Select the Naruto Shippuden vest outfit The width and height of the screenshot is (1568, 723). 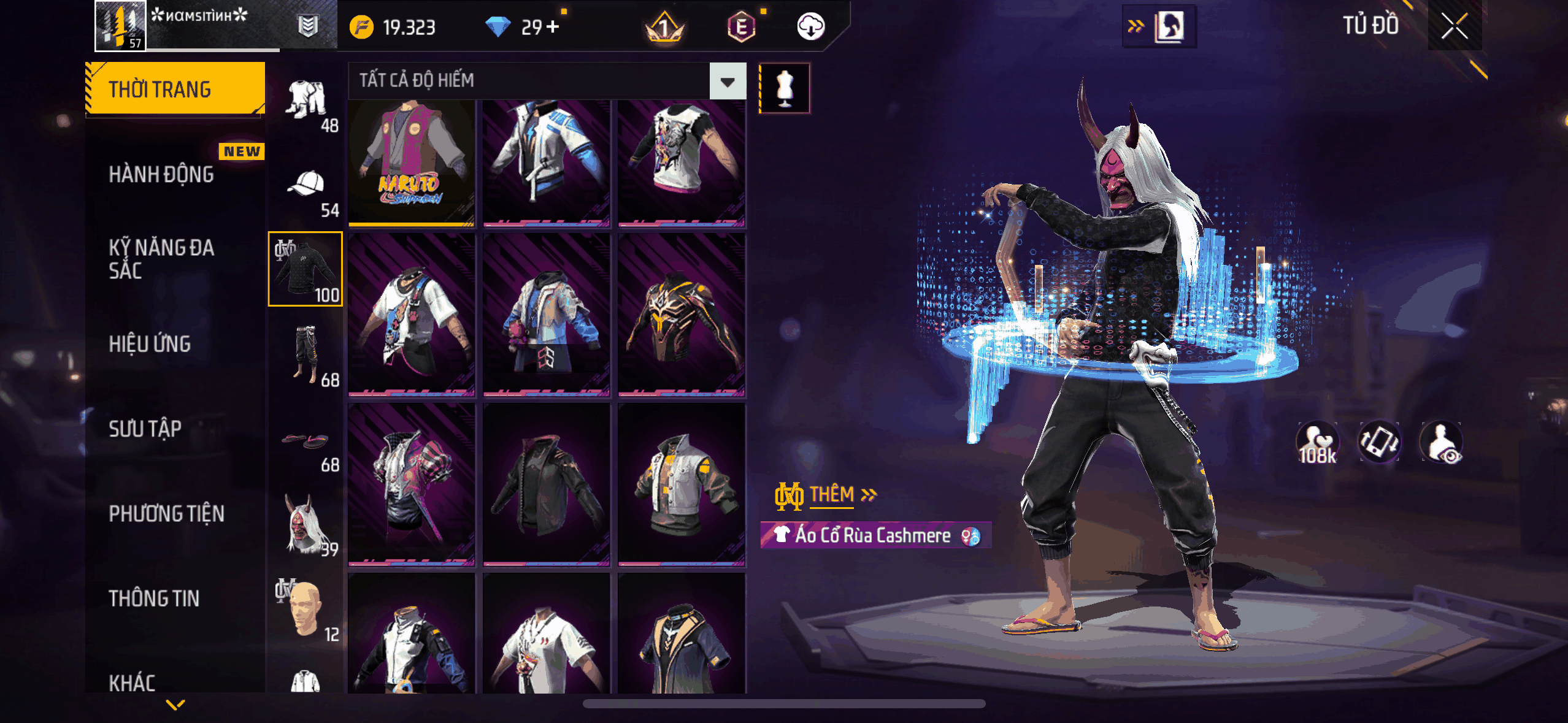point(412,163)
